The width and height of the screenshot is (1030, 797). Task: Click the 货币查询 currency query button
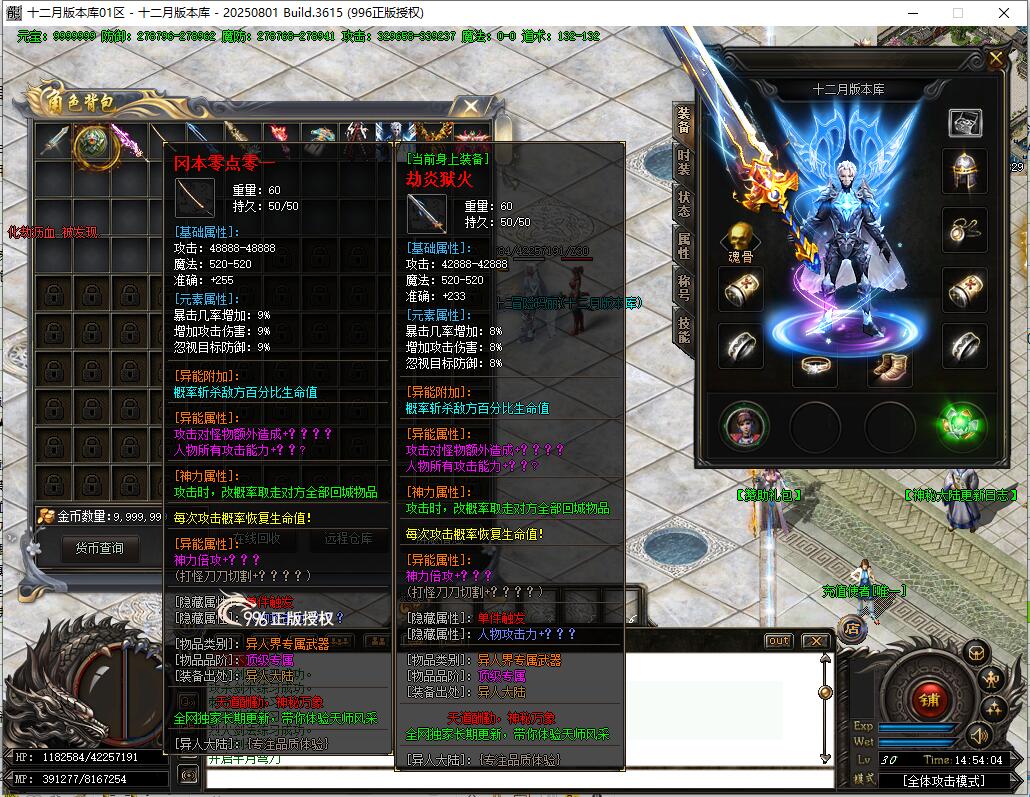(x=99, y=548)
